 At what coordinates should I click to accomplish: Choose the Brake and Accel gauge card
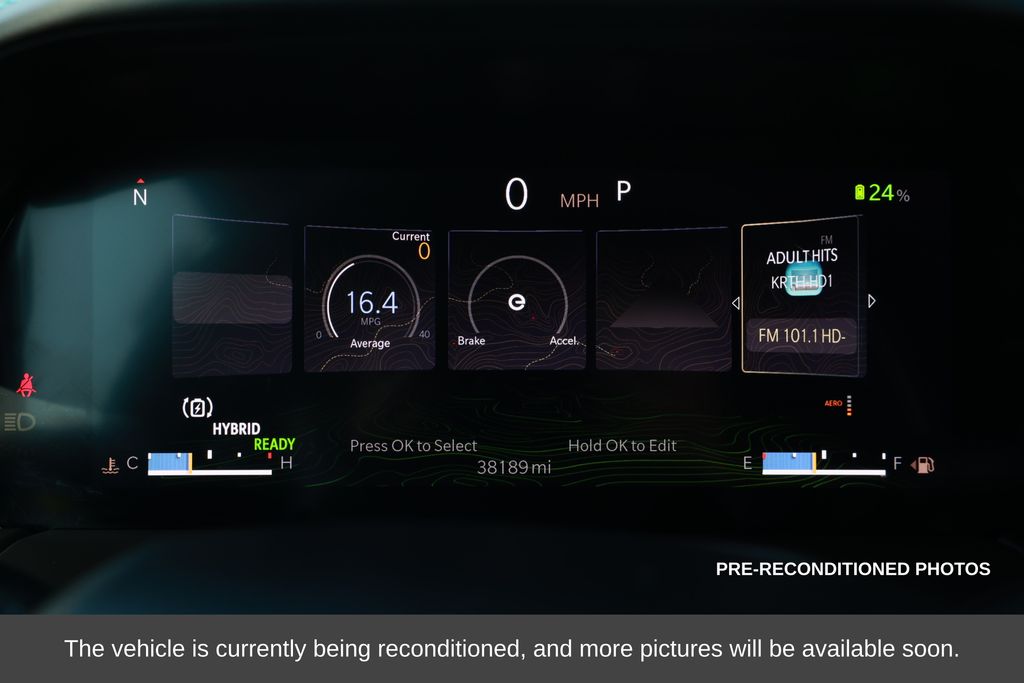(516, 300)
